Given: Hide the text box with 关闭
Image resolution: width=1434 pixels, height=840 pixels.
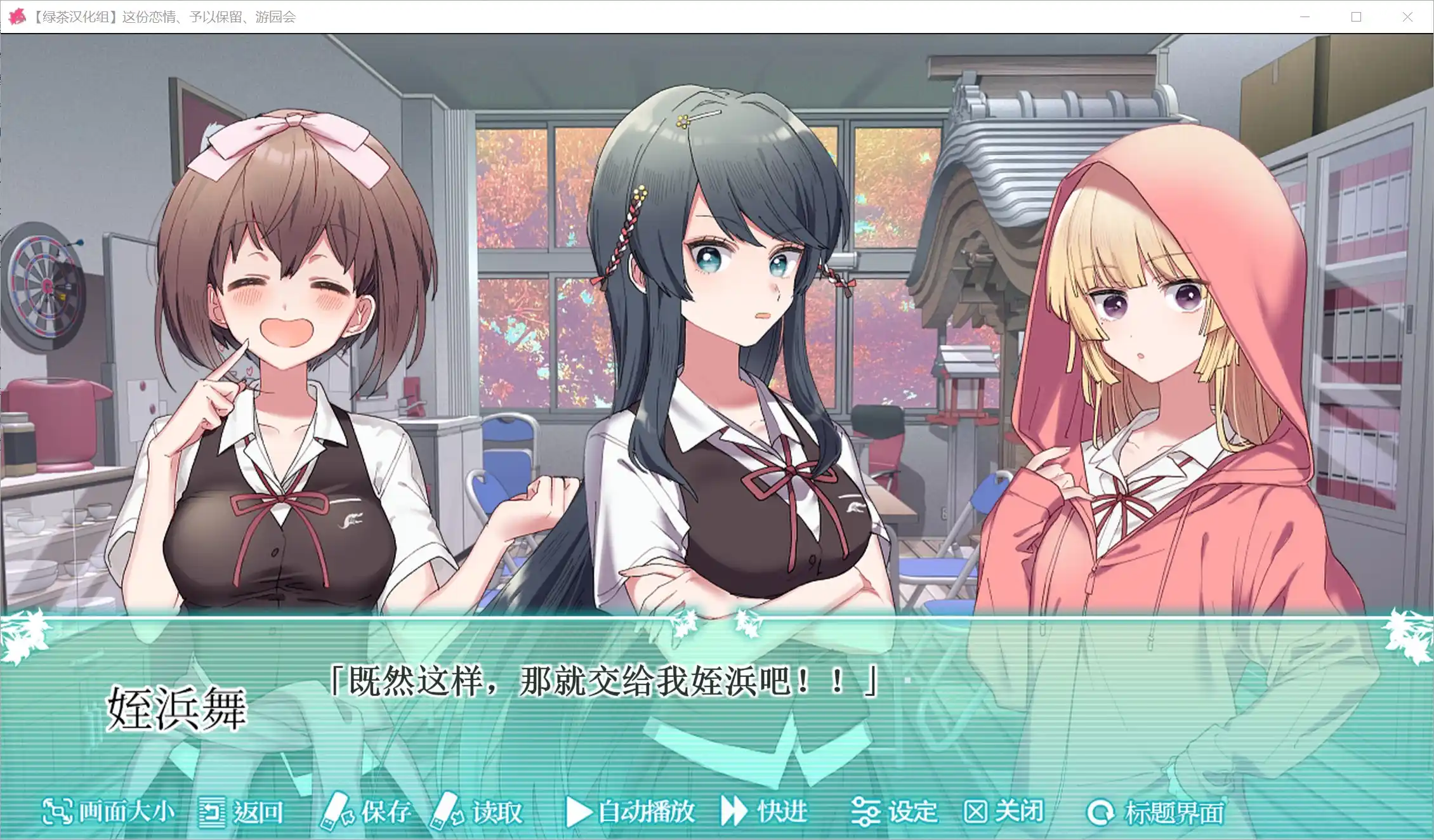Looking at the screenshot, I should point(1004,811).
